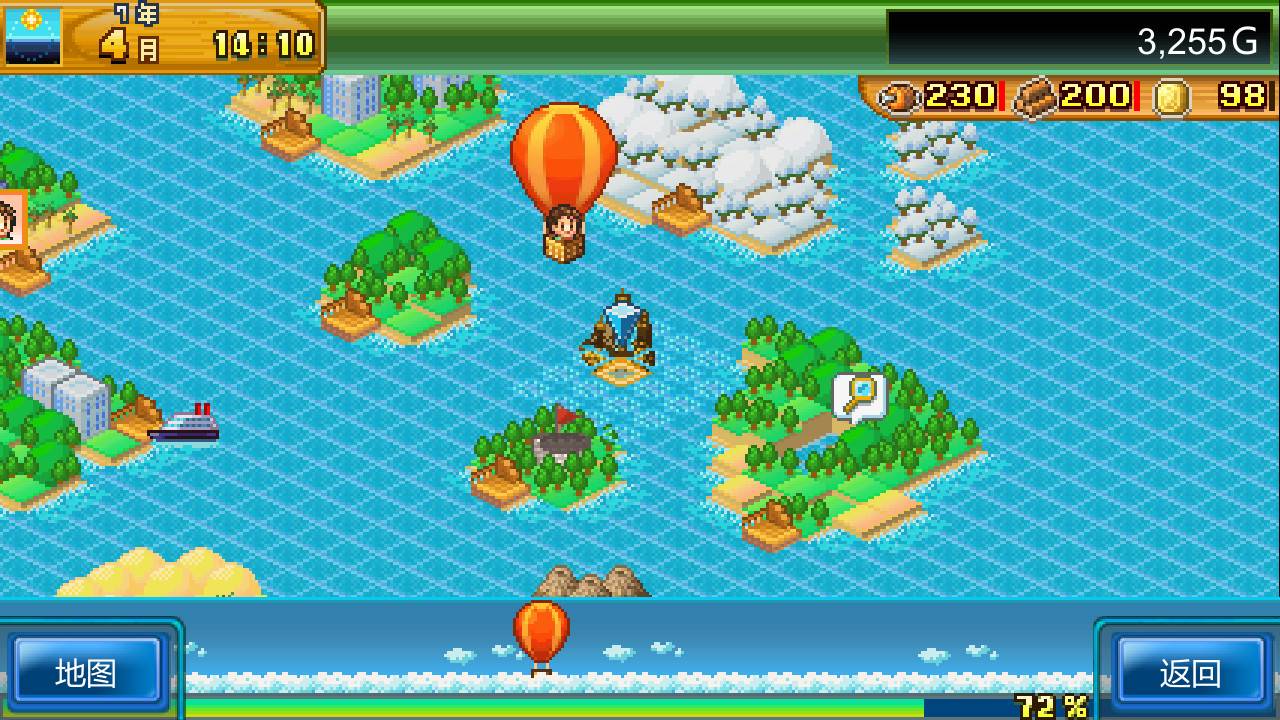
Task: Click the character portrait on the left edge
Action: click(x=8, y=218)
